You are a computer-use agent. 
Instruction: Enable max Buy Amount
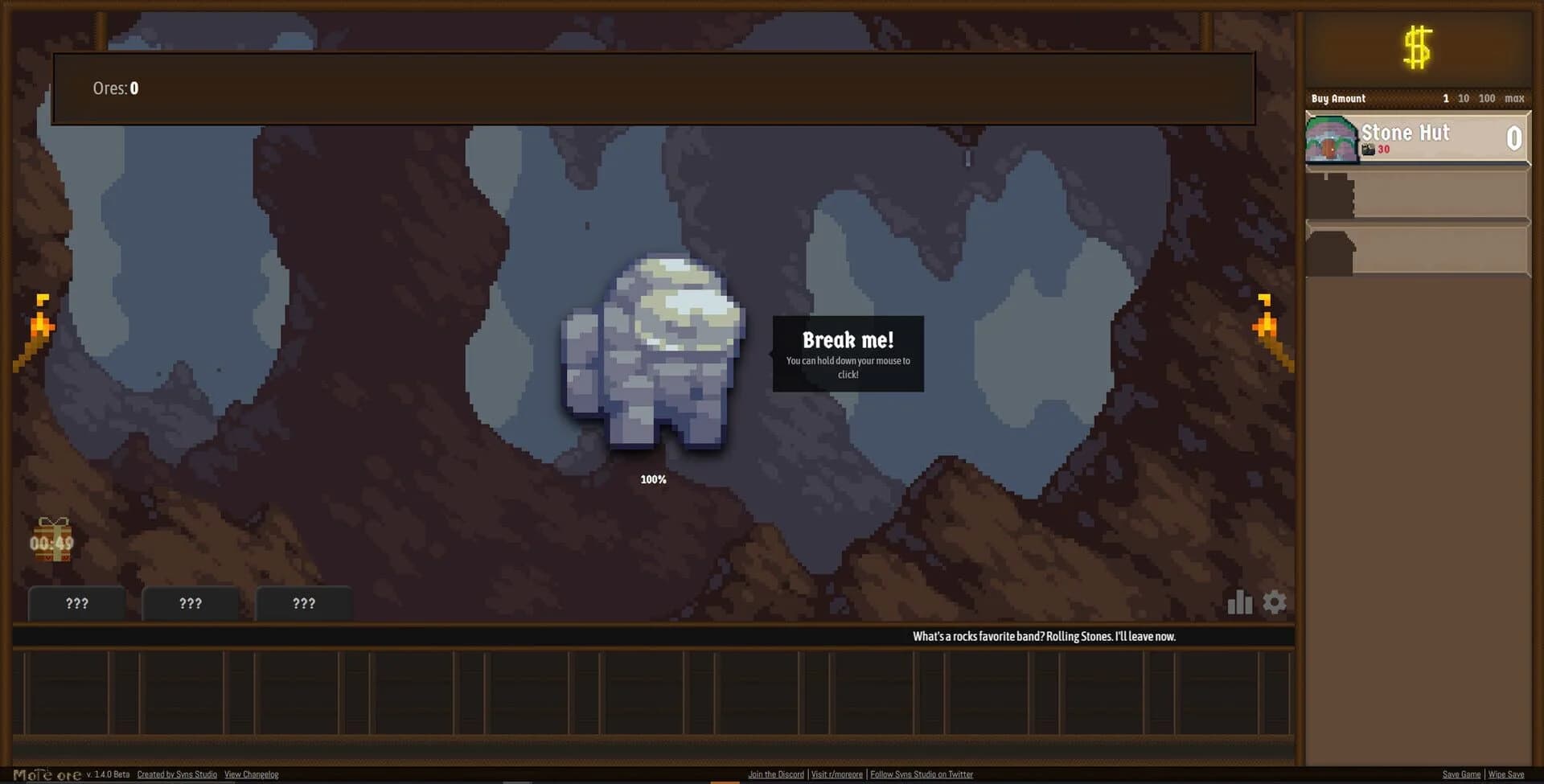click(x=1515, y=98)
